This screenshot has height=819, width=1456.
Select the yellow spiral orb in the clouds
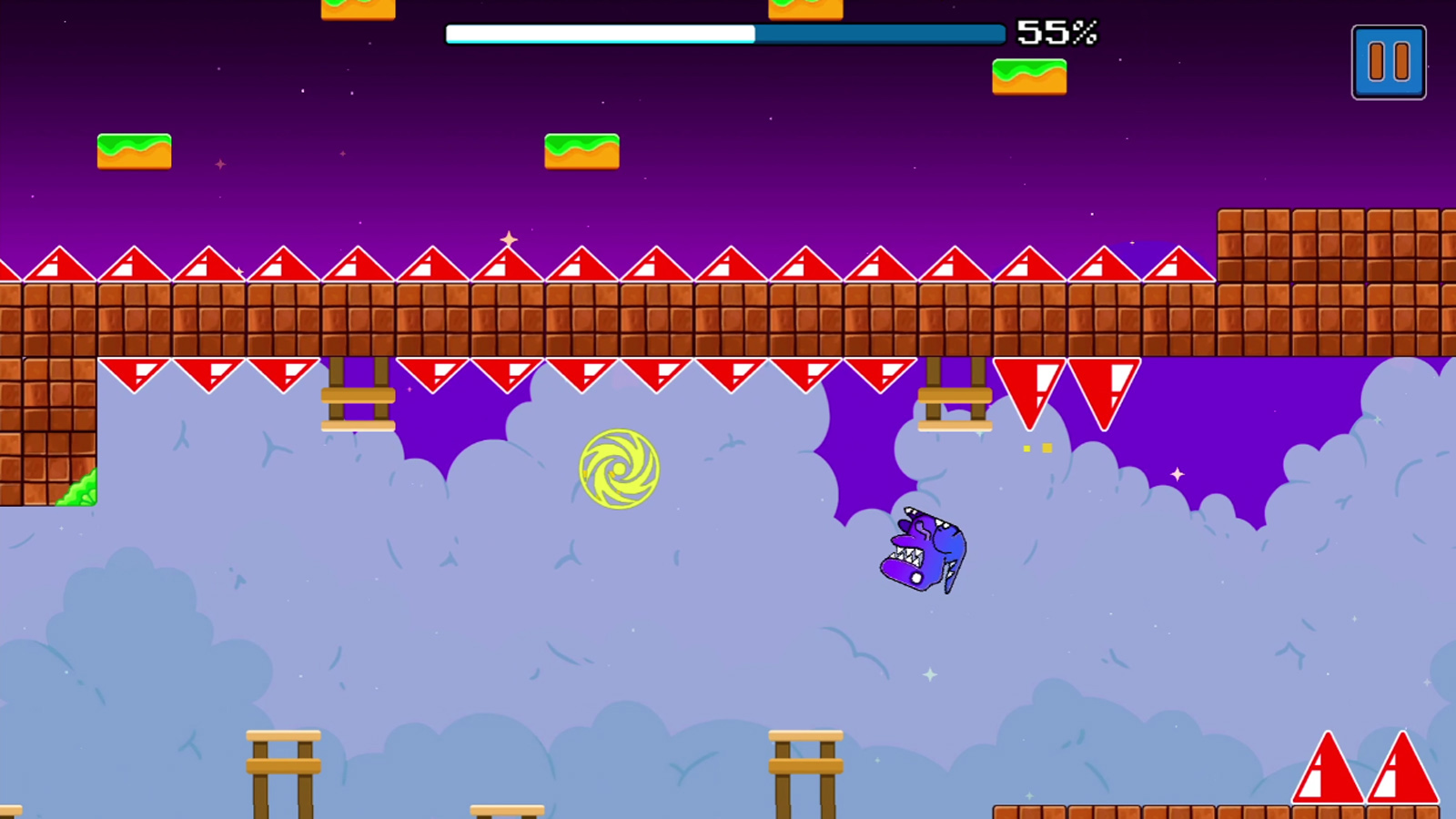620,470
